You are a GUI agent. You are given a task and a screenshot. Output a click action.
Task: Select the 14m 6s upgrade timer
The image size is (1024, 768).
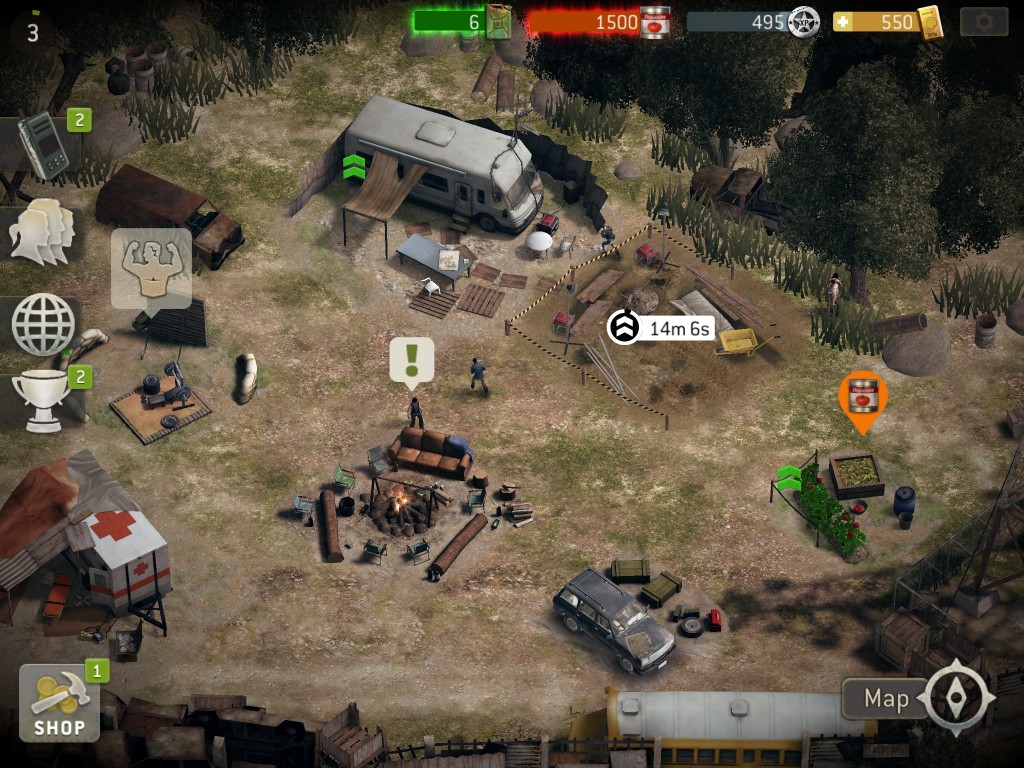pos(662,327)
